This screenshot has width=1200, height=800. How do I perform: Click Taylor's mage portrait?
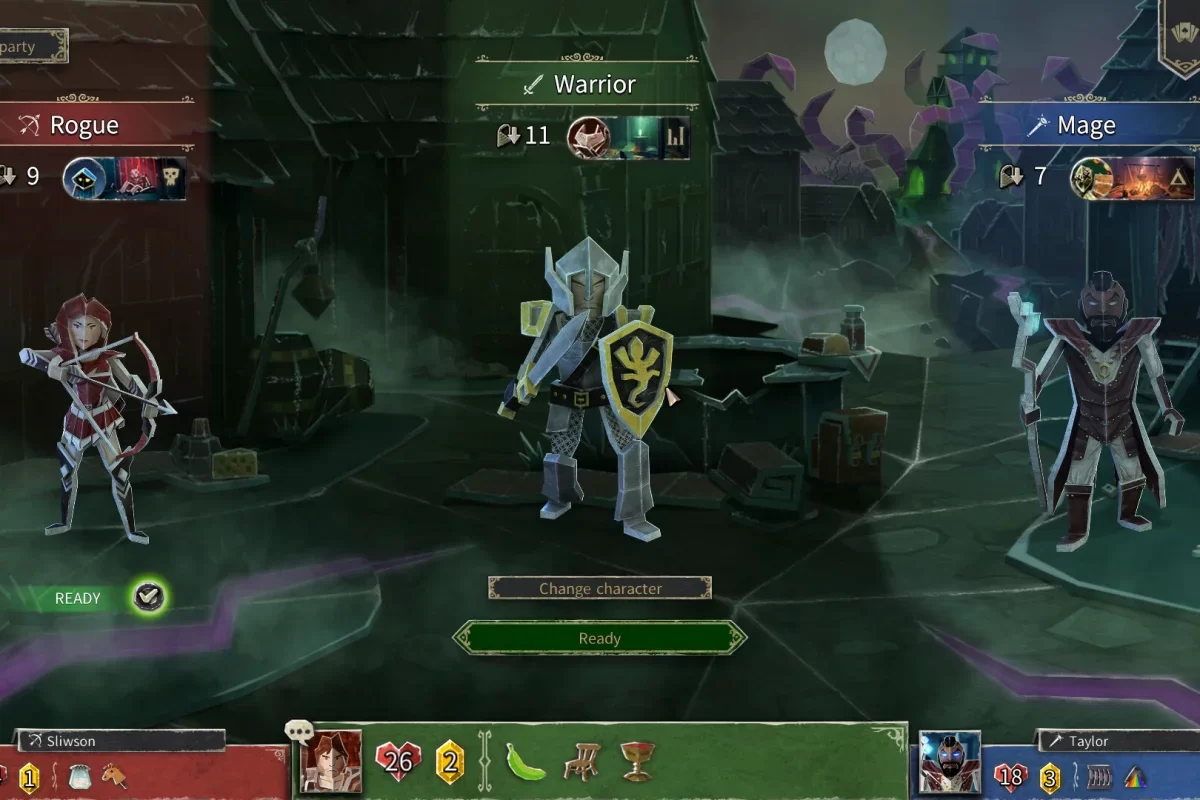(x=949, y=763)
